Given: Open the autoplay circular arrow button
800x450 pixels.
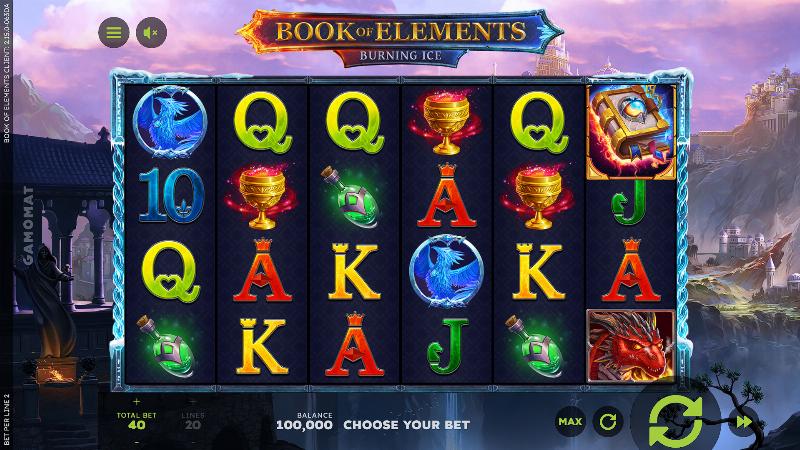Looking at the screenshot, I should [607, 422].
